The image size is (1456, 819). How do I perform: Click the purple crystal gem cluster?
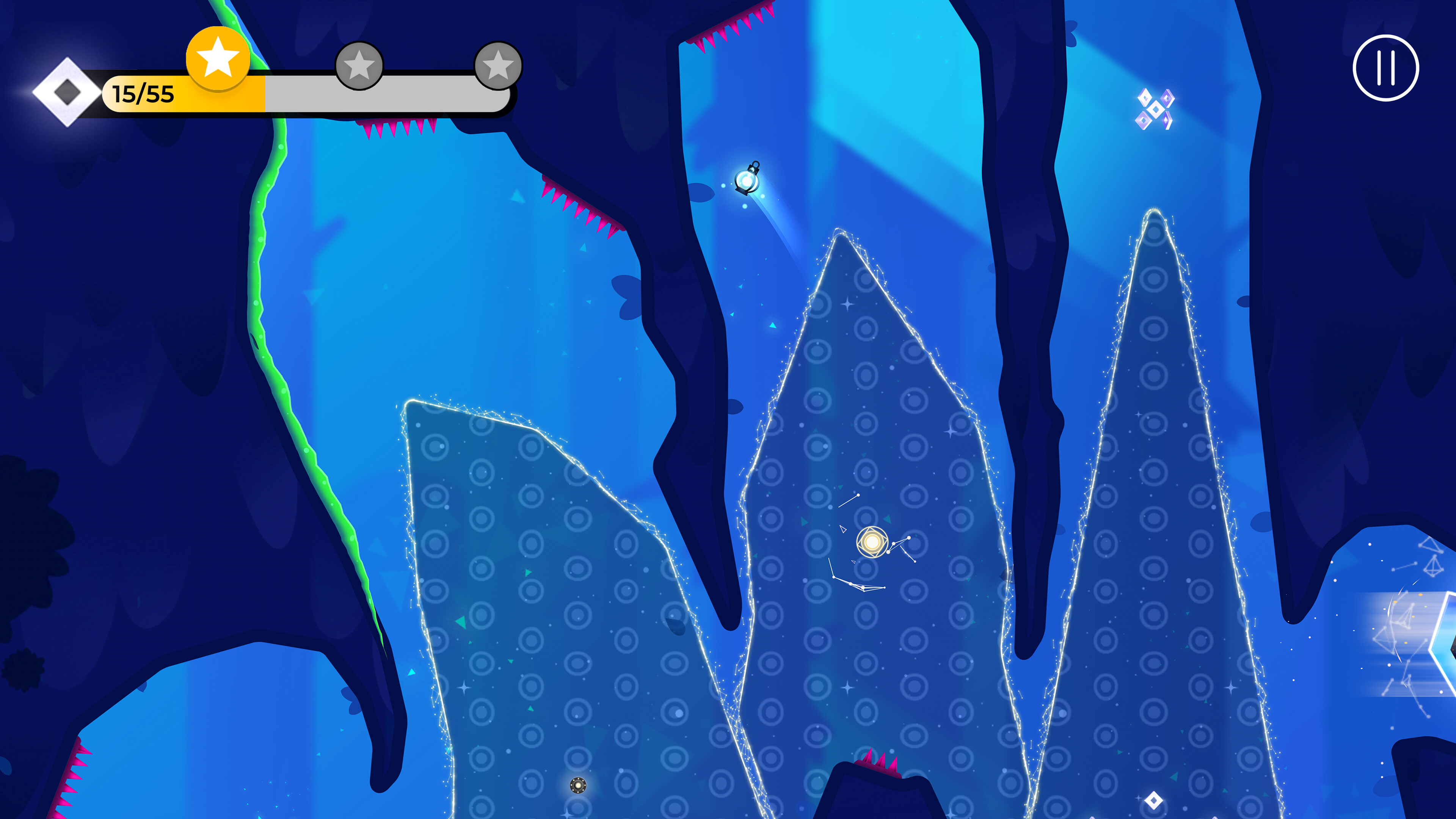(x=1155, y=108)
